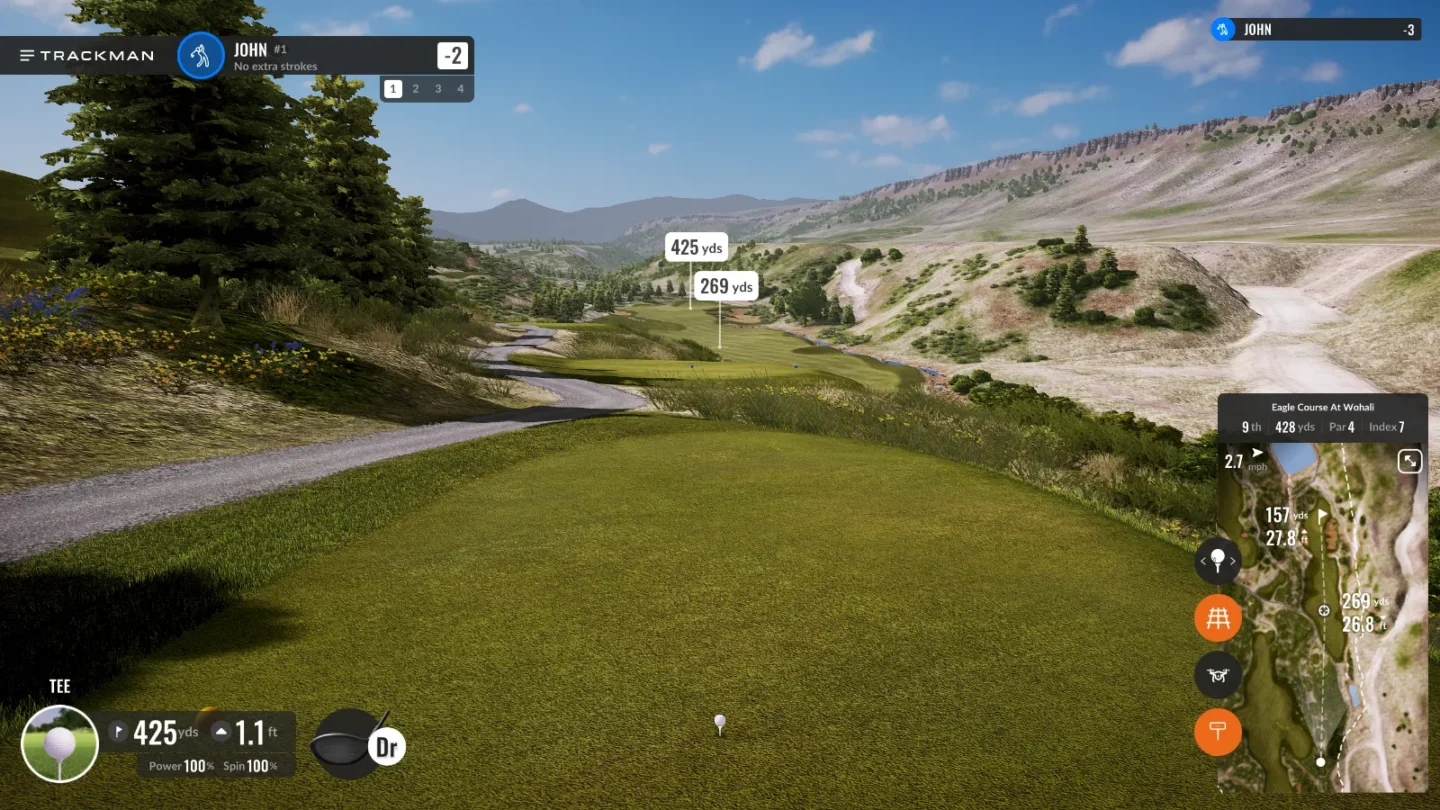Click the left chevron beside the camera icon
1440x810 pixels.
[x=1201, y=562]
